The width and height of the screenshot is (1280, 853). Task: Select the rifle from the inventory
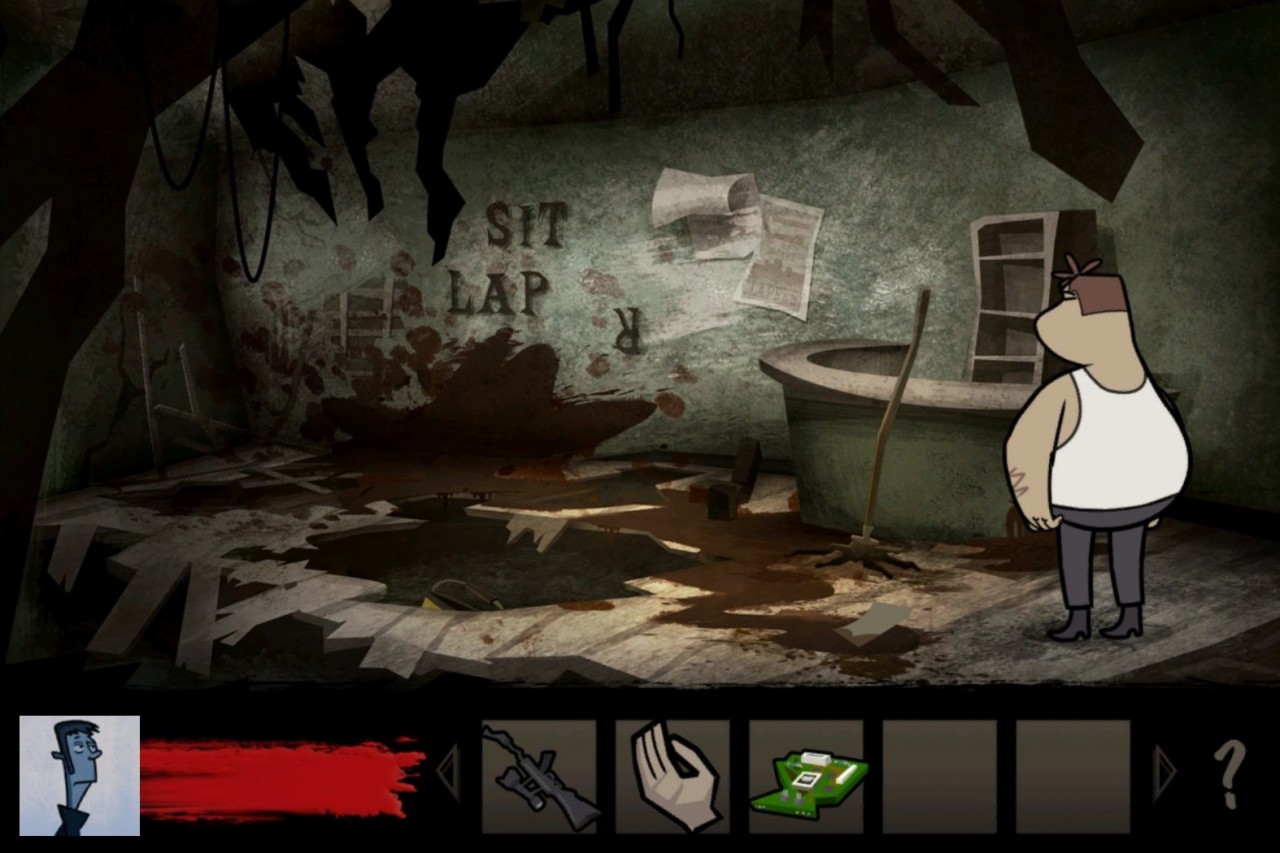click(541, 775)
